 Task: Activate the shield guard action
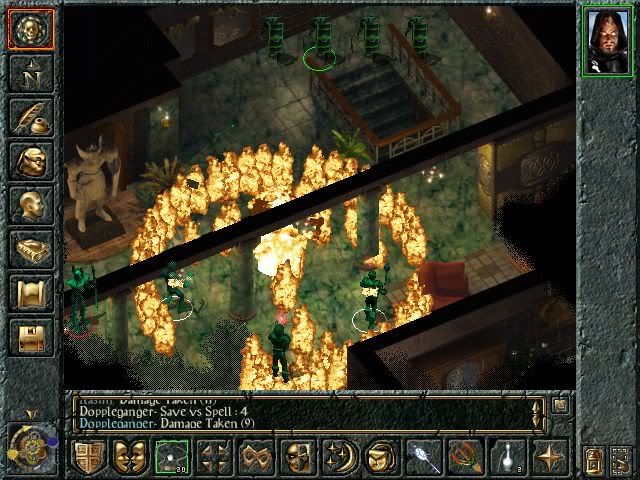pos(88,458)
